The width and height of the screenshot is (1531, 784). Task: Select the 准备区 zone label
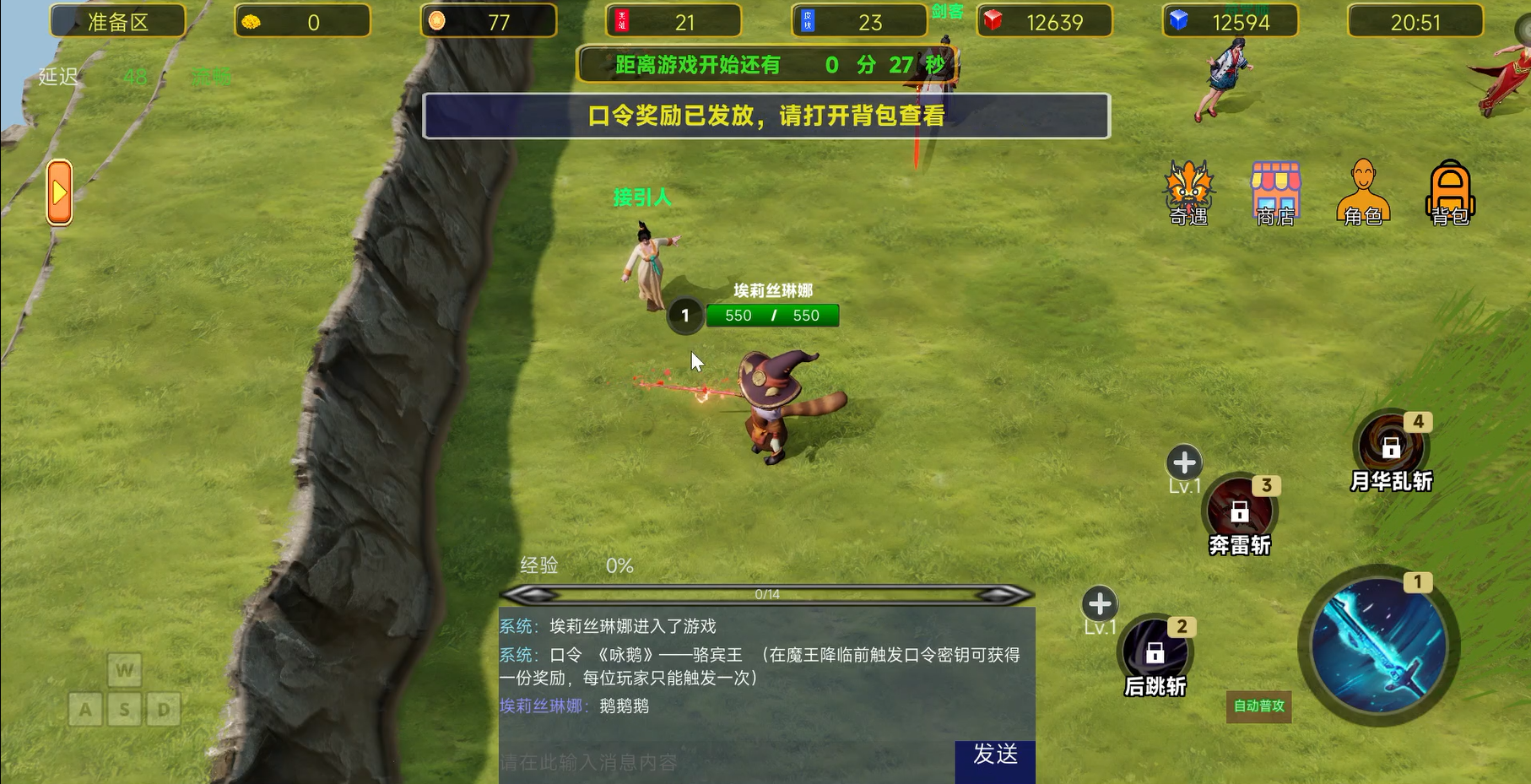click(x=117, y=22)
